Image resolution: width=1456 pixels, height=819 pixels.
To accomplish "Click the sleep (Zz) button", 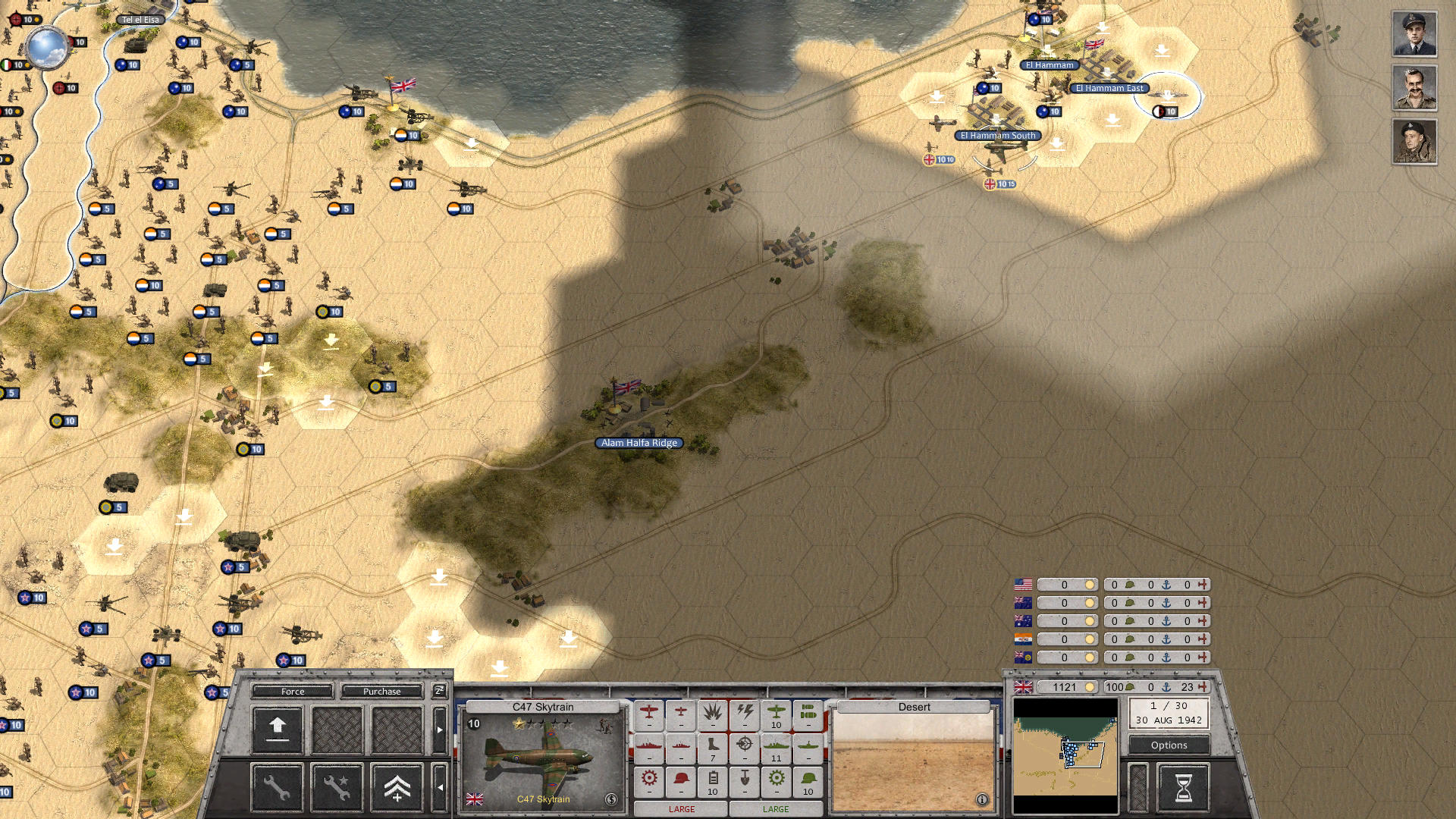I will click(439, 690).
